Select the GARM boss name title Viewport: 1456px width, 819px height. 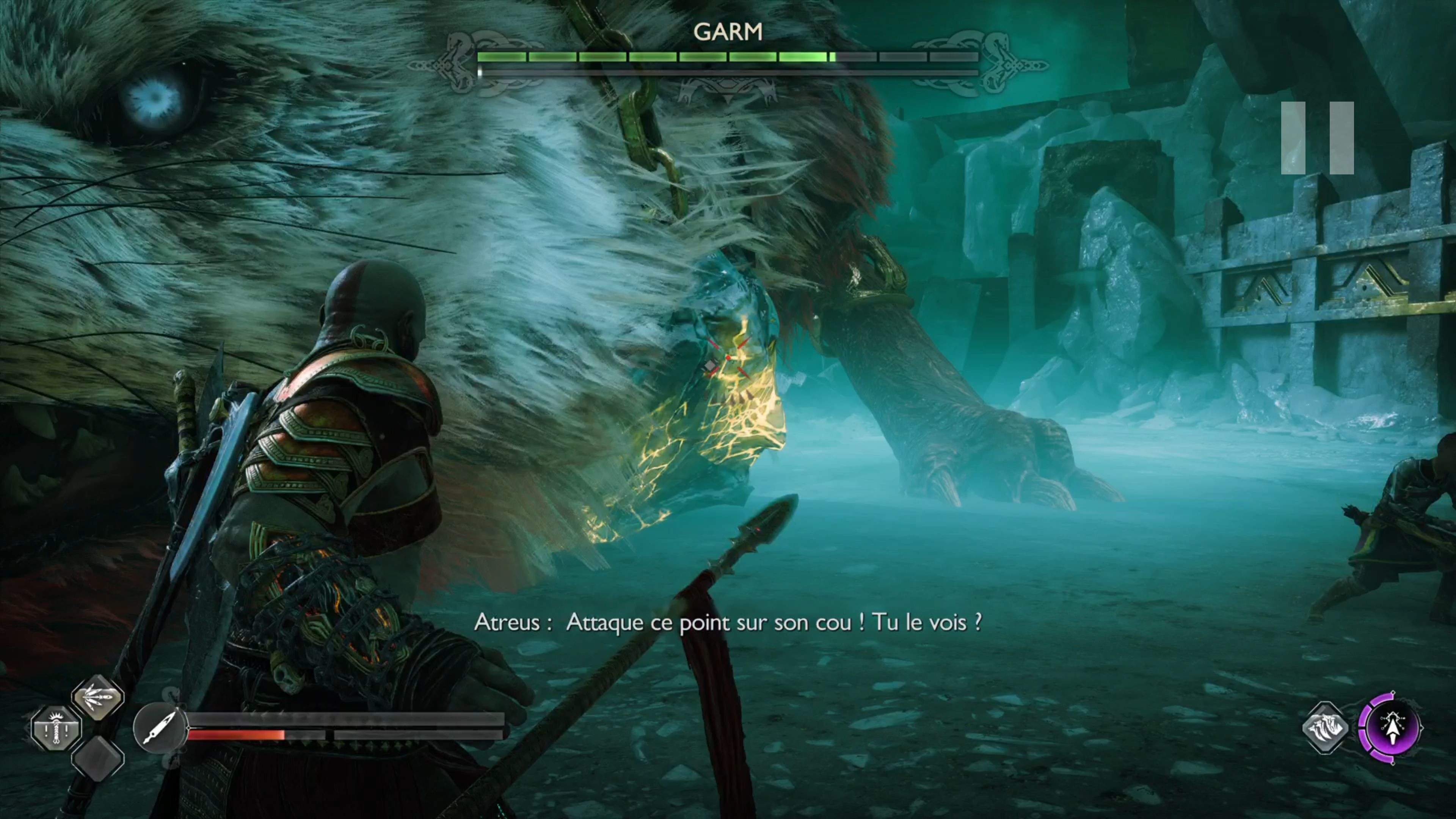click(x=729, y=32)
